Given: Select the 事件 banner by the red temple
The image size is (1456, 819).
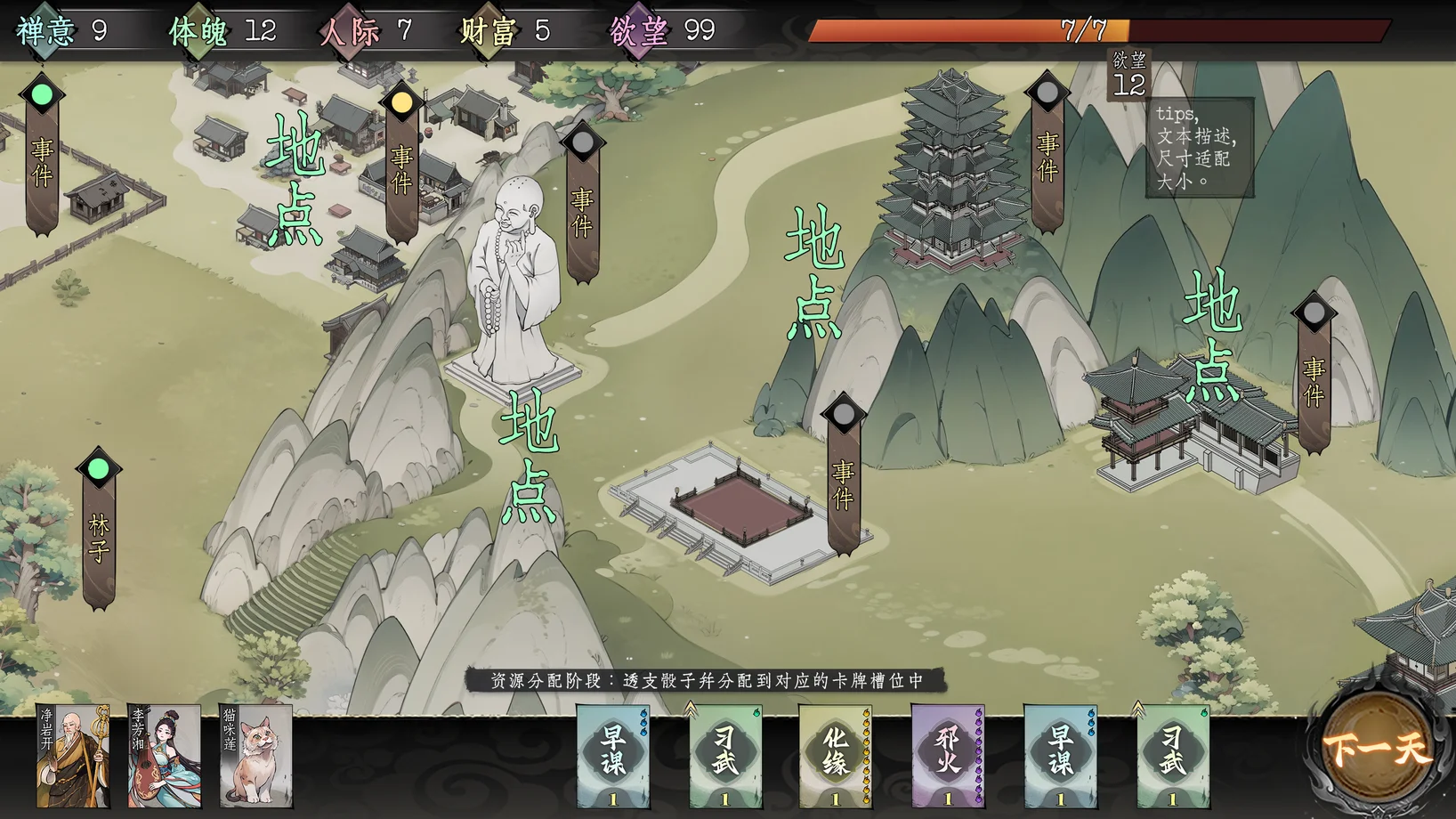Looking at the screenshot, I should point(1314,378).
